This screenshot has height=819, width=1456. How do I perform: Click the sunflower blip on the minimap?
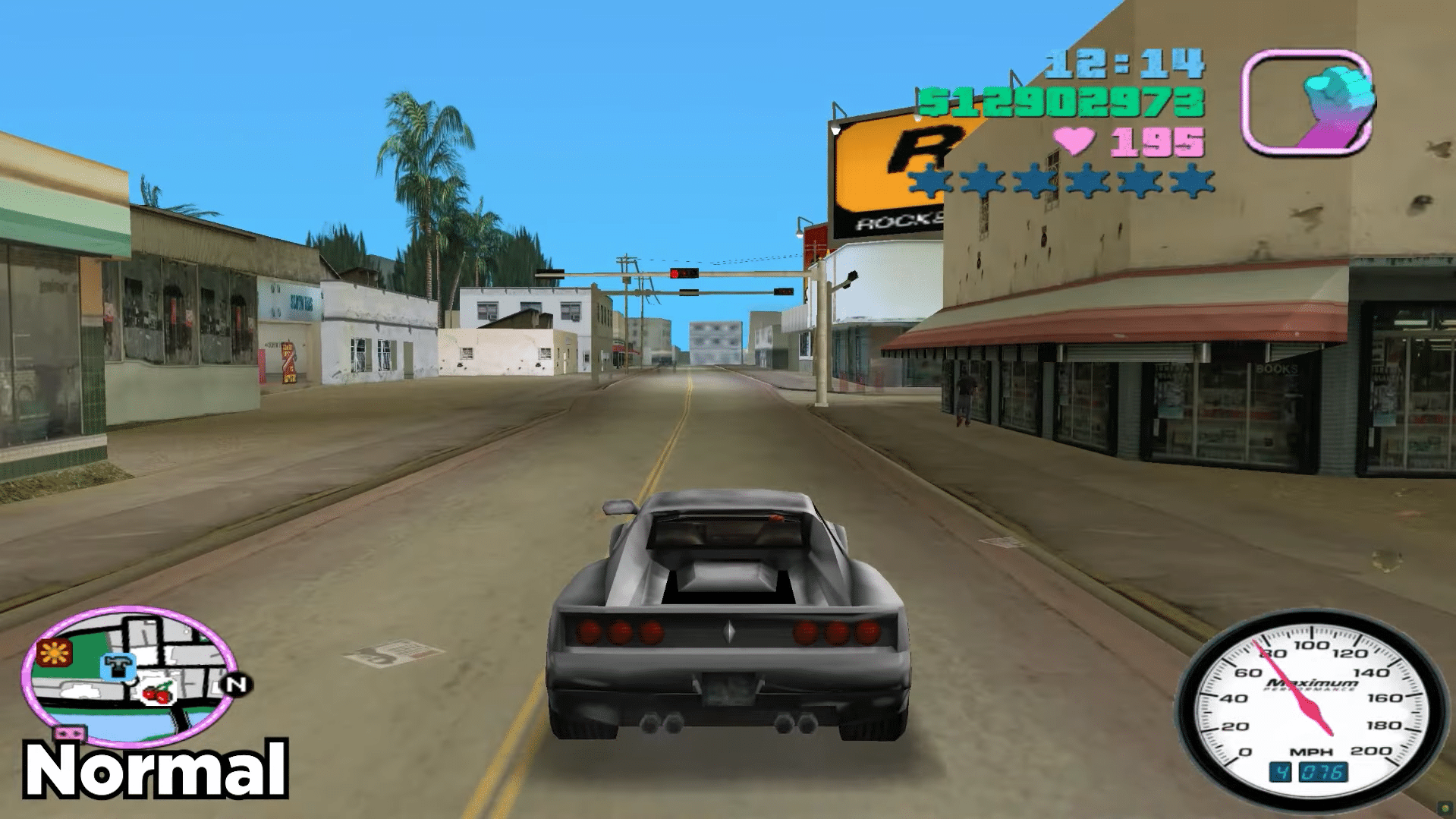pyautogui.click(x=54, y=653)
